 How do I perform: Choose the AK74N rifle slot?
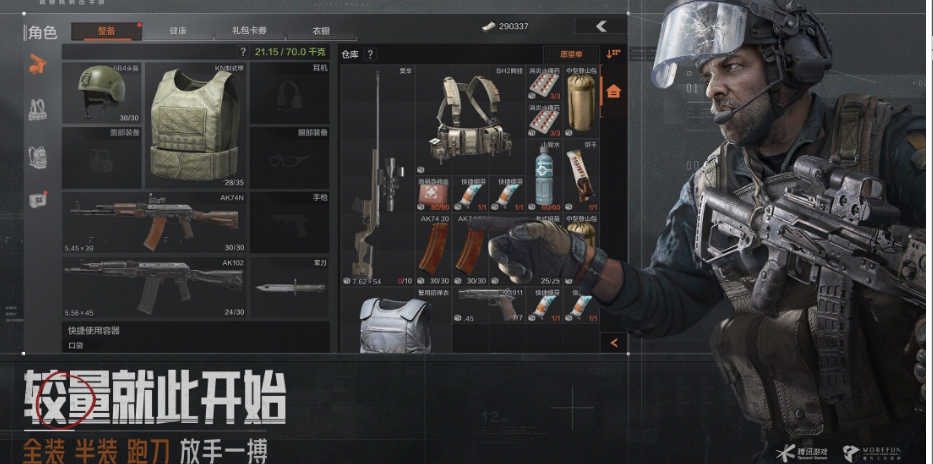pyautogui.click(x=154, y=222)
